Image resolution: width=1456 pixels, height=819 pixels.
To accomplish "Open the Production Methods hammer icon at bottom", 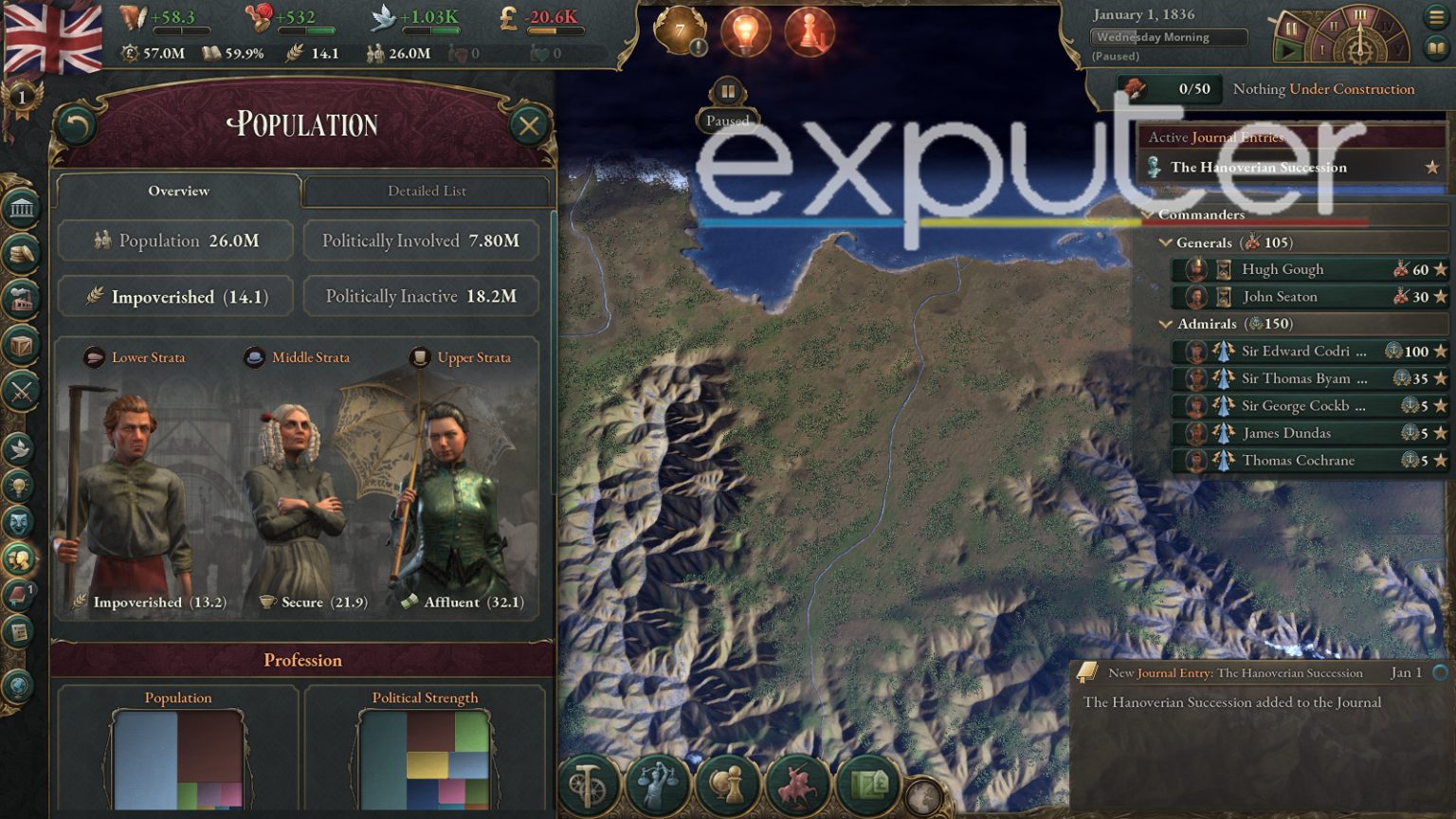I will 588,783.
